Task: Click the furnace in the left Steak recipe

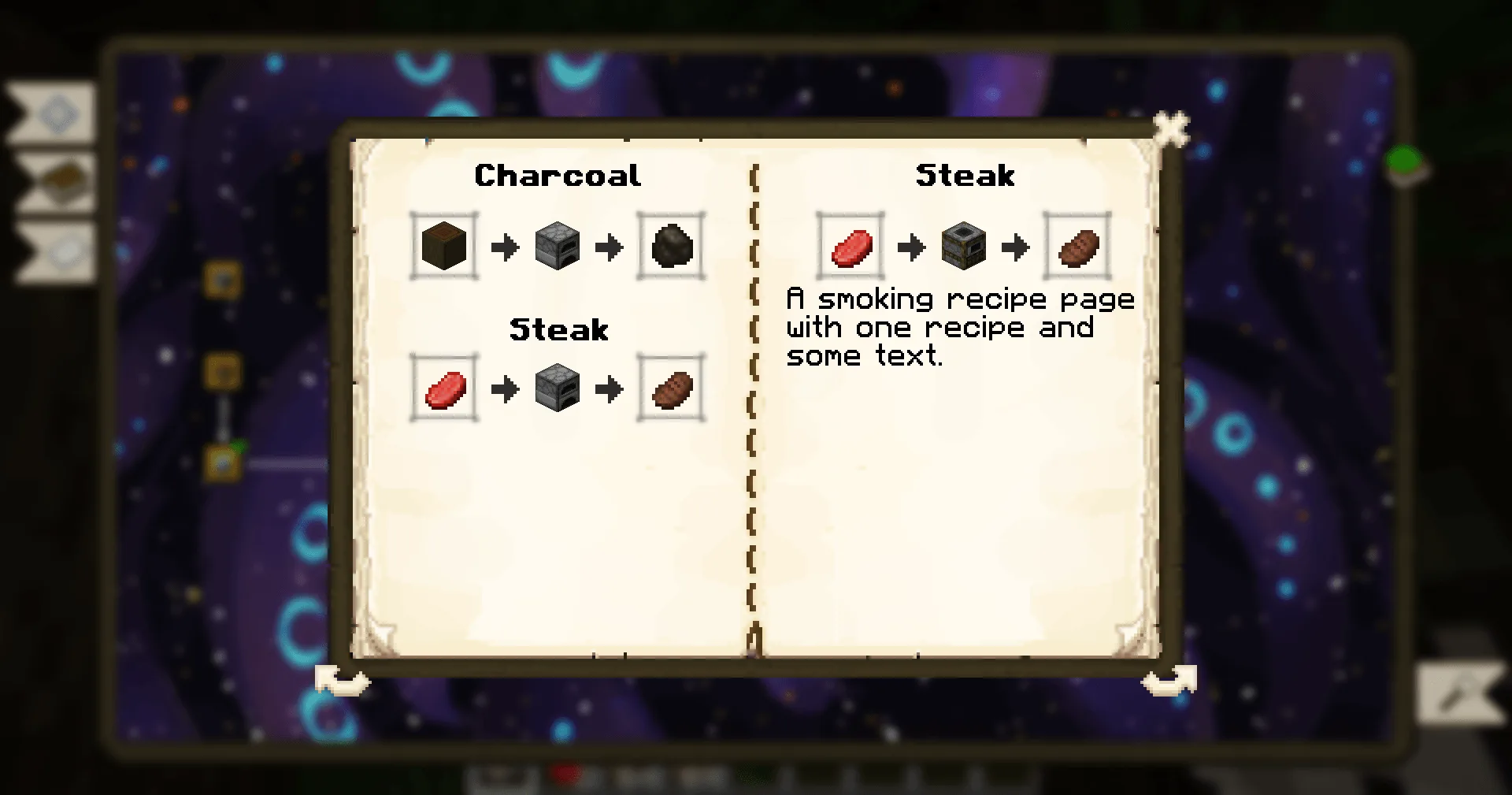Action: pos(558,388)
